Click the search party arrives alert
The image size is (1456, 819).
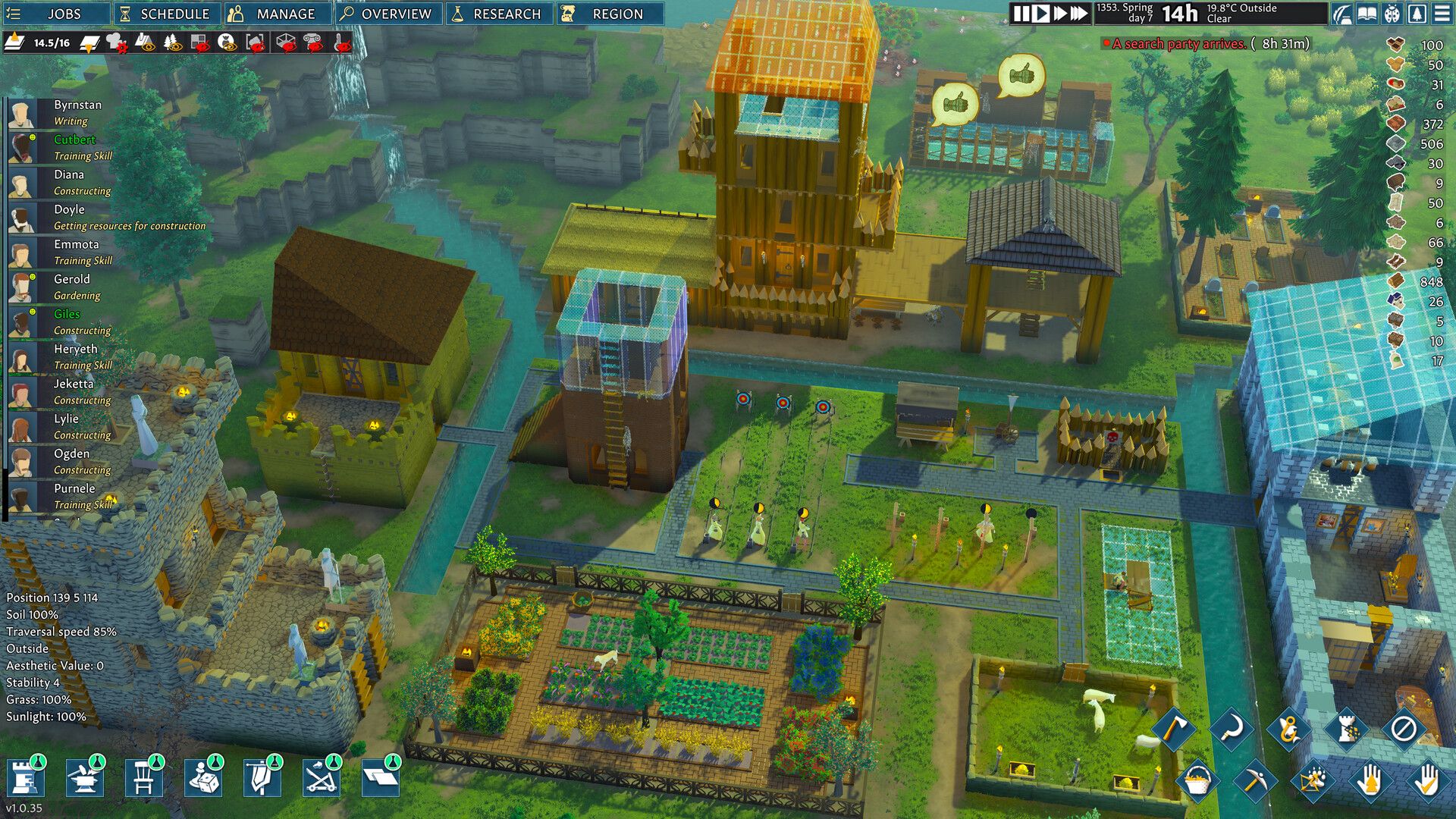click(1213, 45)
